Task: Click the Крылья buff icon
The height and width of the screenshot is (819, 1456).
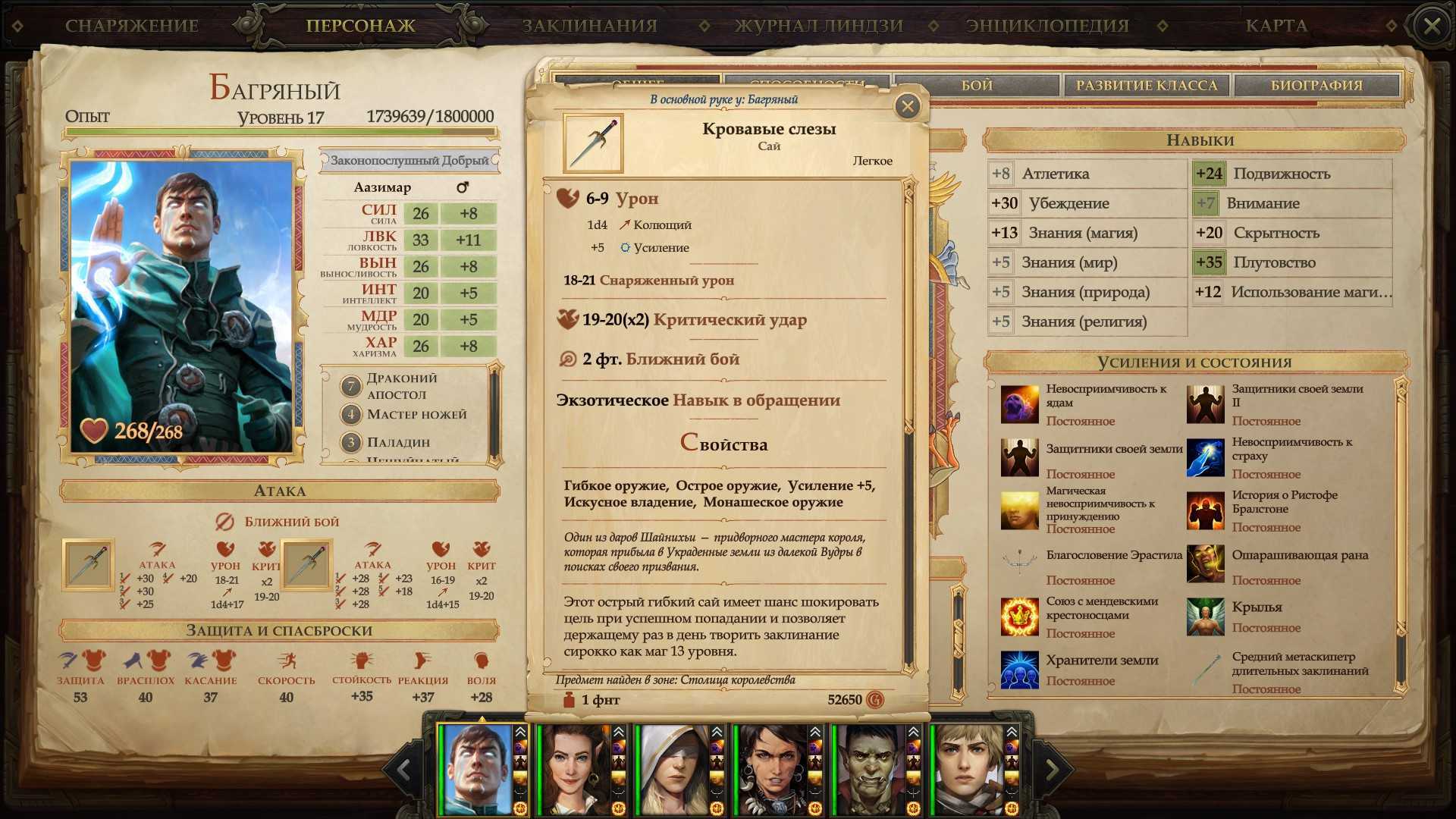Action: point(1205,617)
